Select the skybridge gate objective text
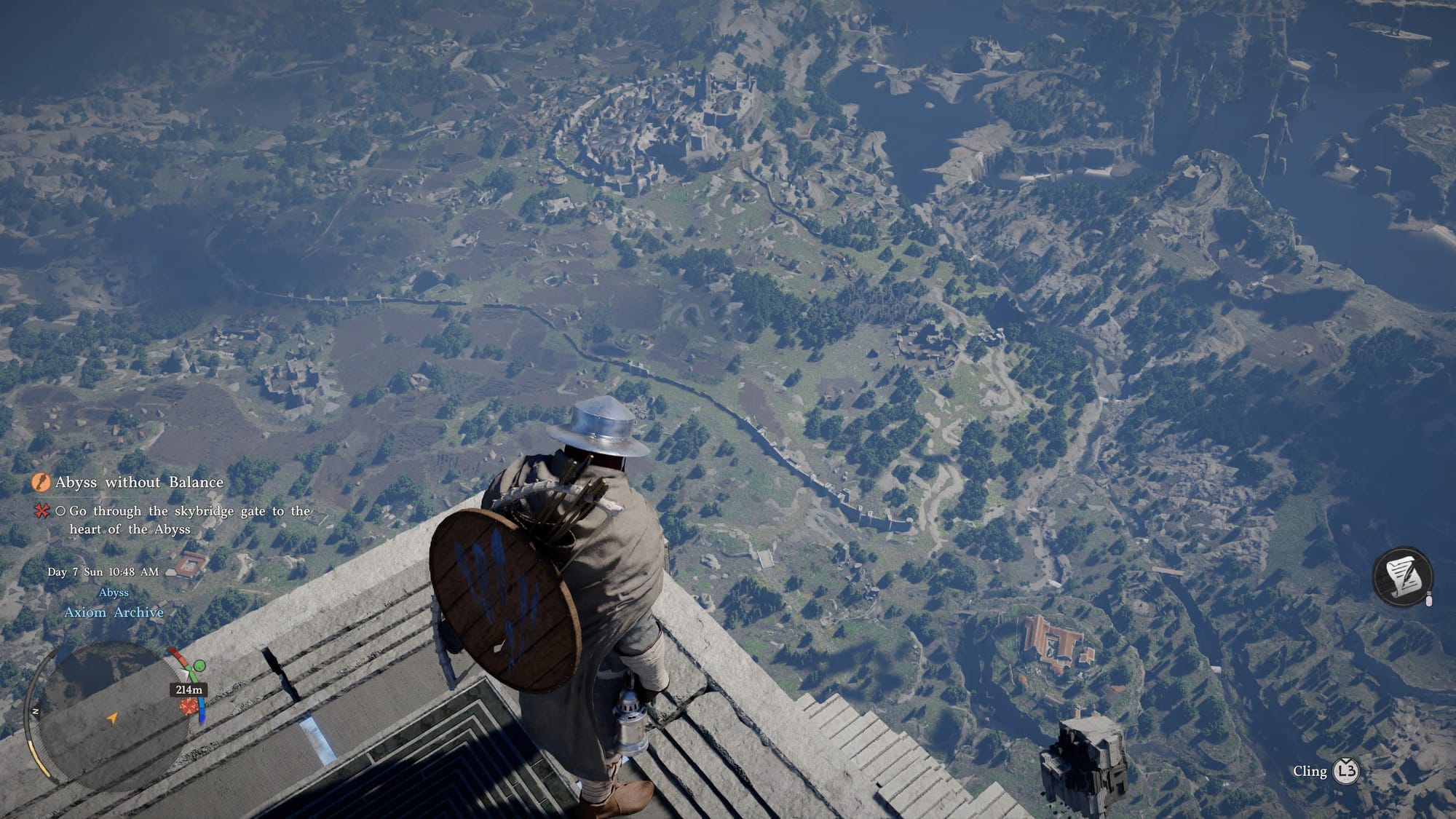Screen dimensions: 1456x819 (x=189, y=520)
